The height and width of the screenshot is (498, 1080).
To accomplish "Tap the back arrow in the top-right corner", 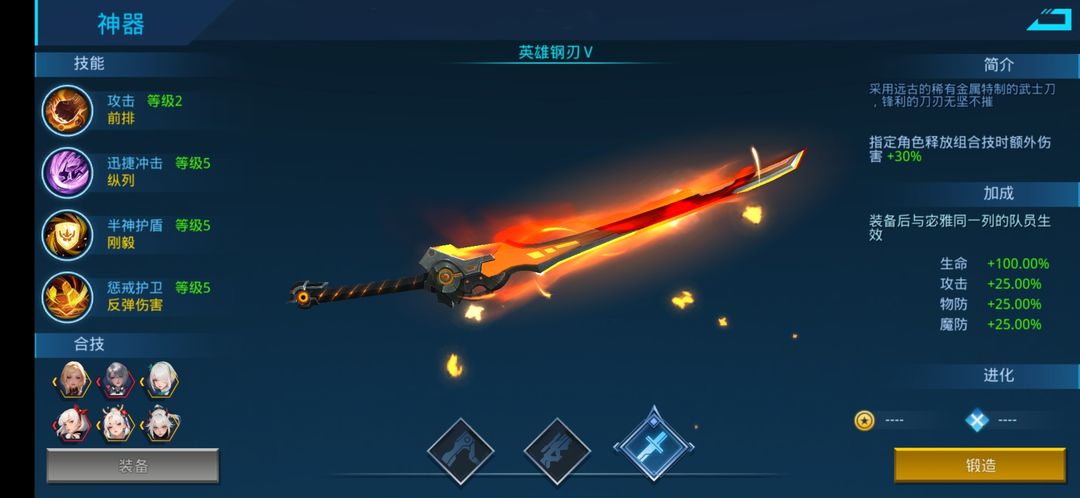I will (1049, 19).
